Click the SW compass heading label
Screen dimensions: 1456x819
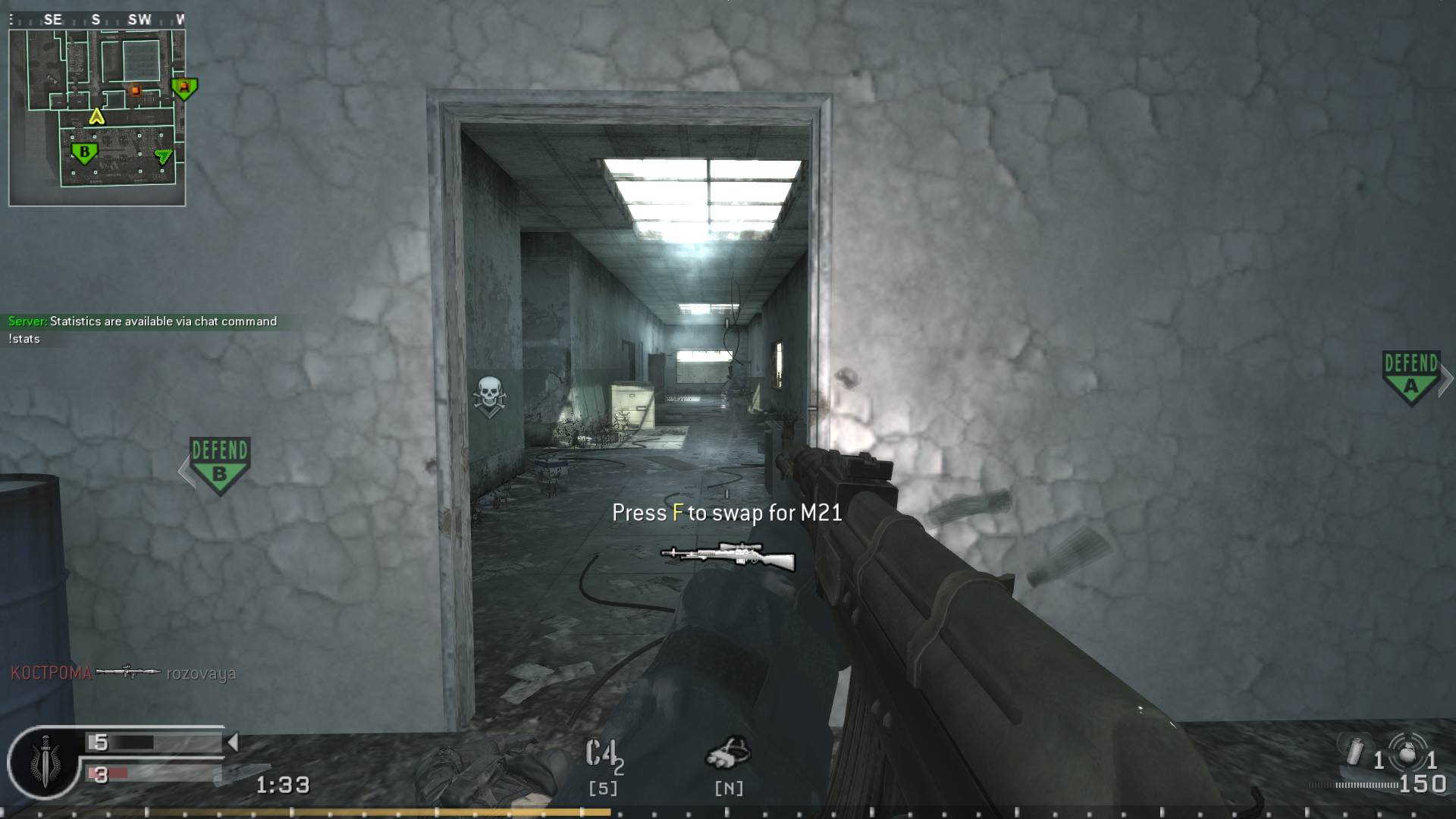click(x=139, y=20)
